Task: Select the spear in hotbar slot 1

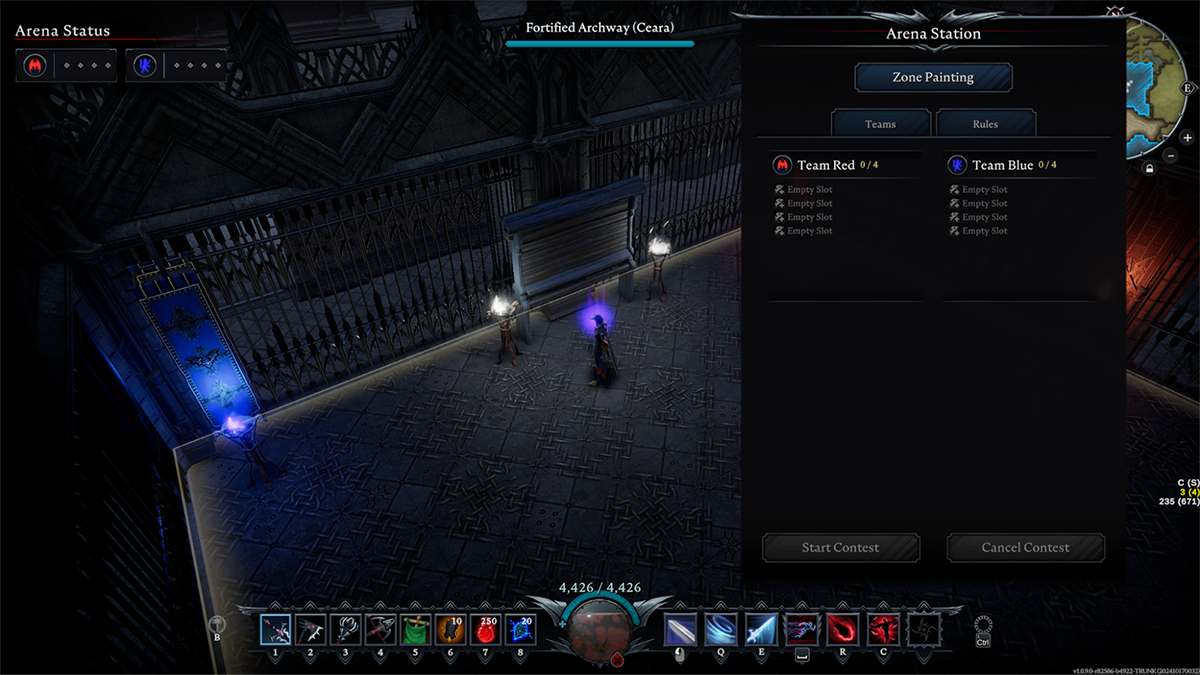Action: click(x=276, y=630)
